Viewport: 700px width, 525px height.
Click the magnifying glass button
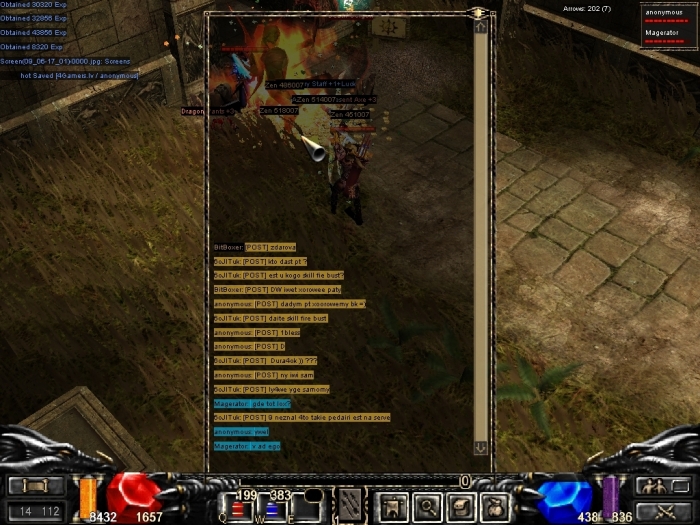tap(427, 506)
